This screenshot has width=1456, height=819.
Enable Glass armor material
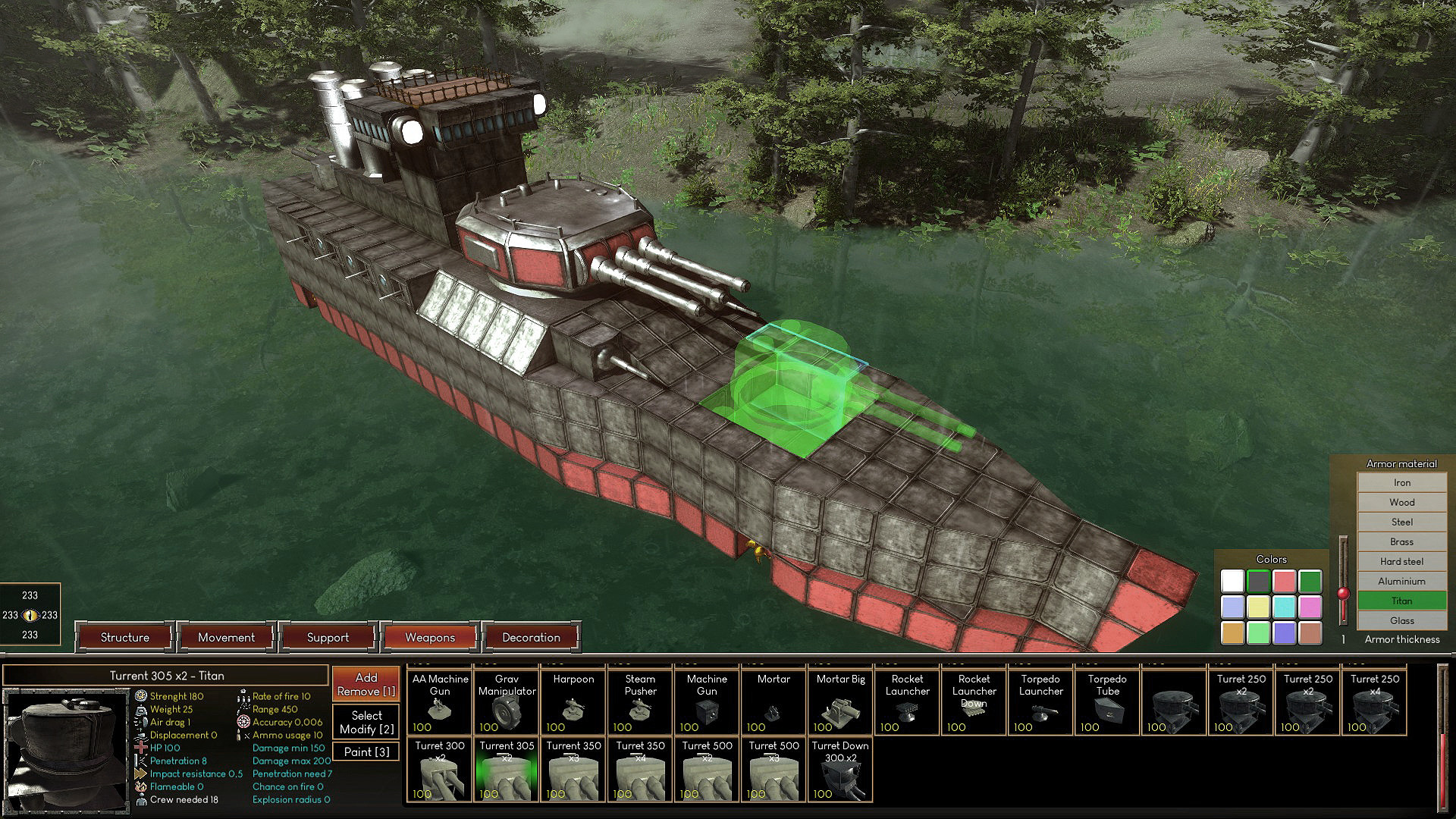1401,620
